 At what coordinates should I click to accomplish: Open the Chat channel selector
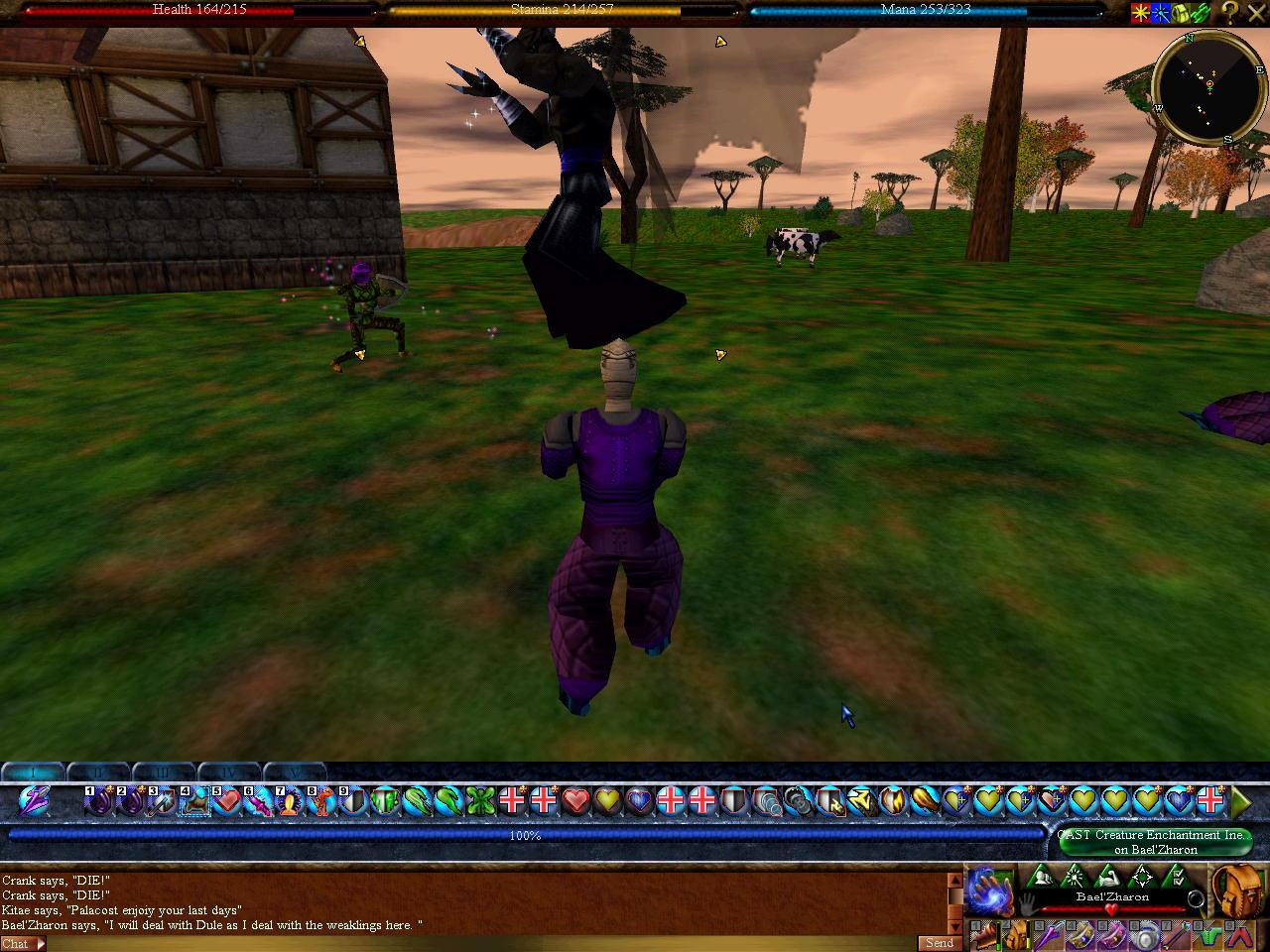pos(23,944)
